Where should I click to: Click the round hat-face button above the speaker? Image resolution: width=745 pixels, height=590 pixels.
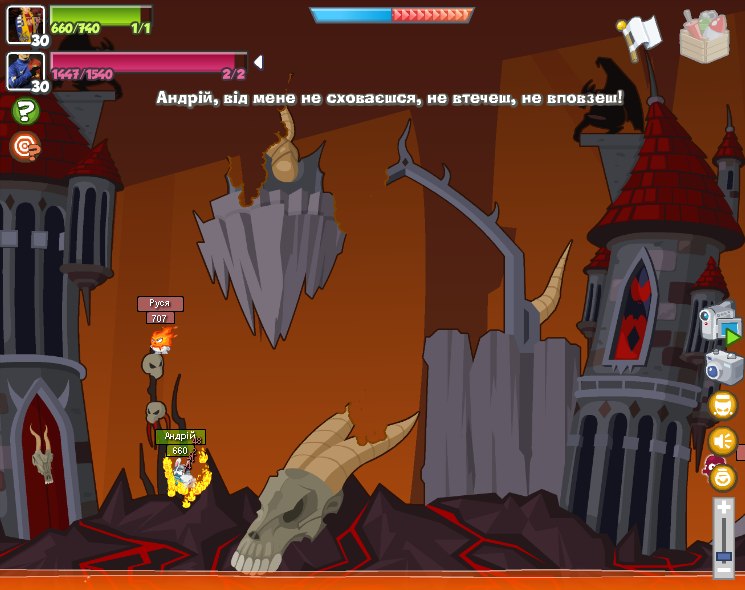tap(722, 405)
